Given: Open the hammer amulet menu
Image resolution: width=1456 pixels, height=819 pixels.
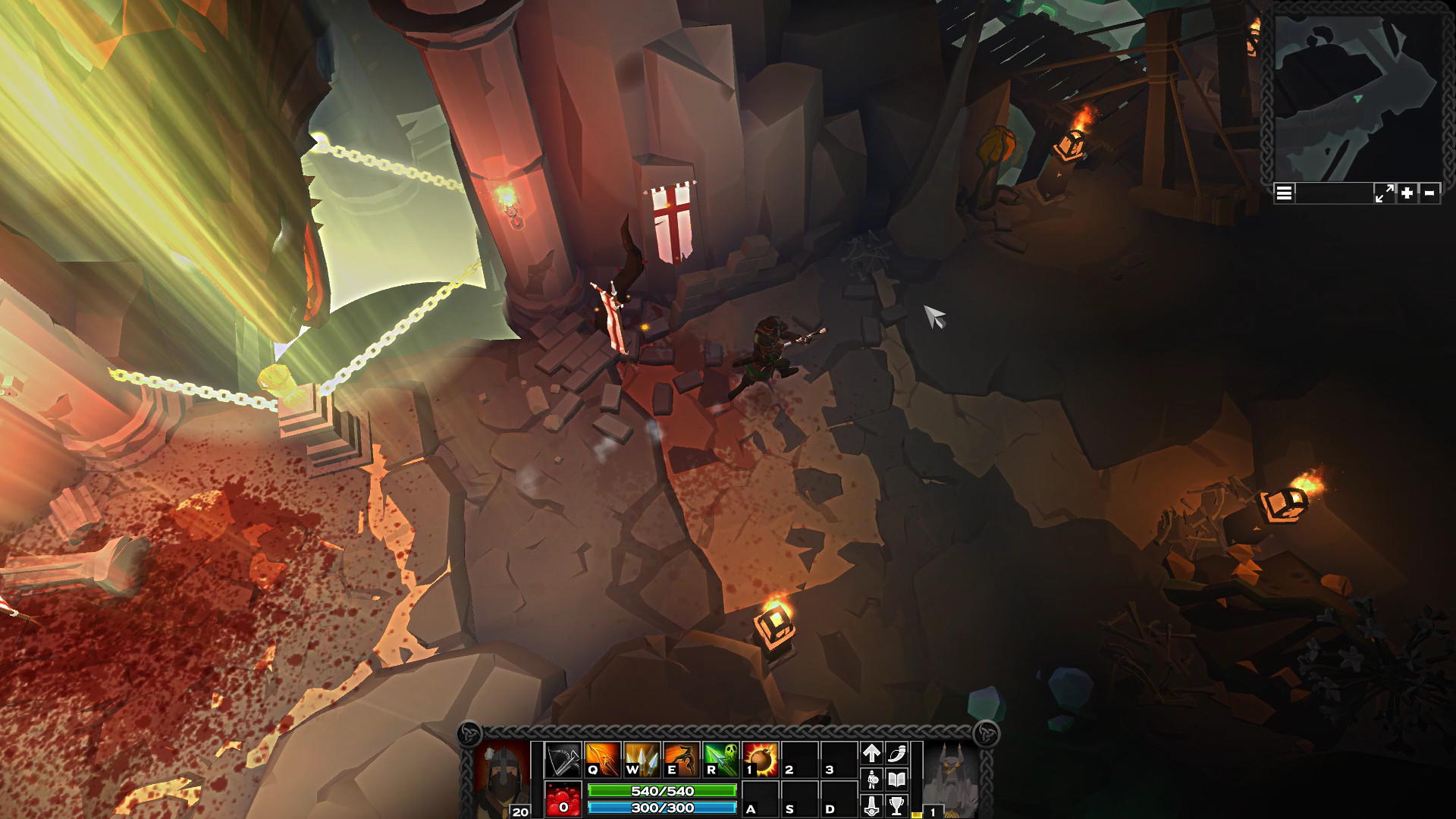Looking at the screenshot, I should (x=872, y=805).
